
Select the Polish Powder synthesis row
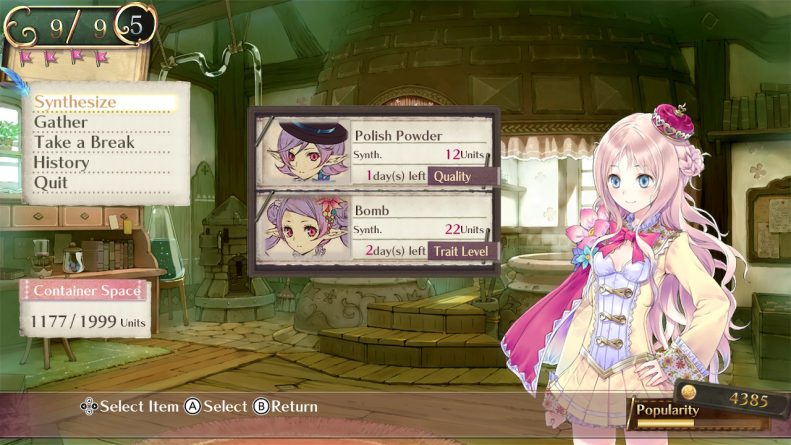pyautogui.click(x=374, y=151)
